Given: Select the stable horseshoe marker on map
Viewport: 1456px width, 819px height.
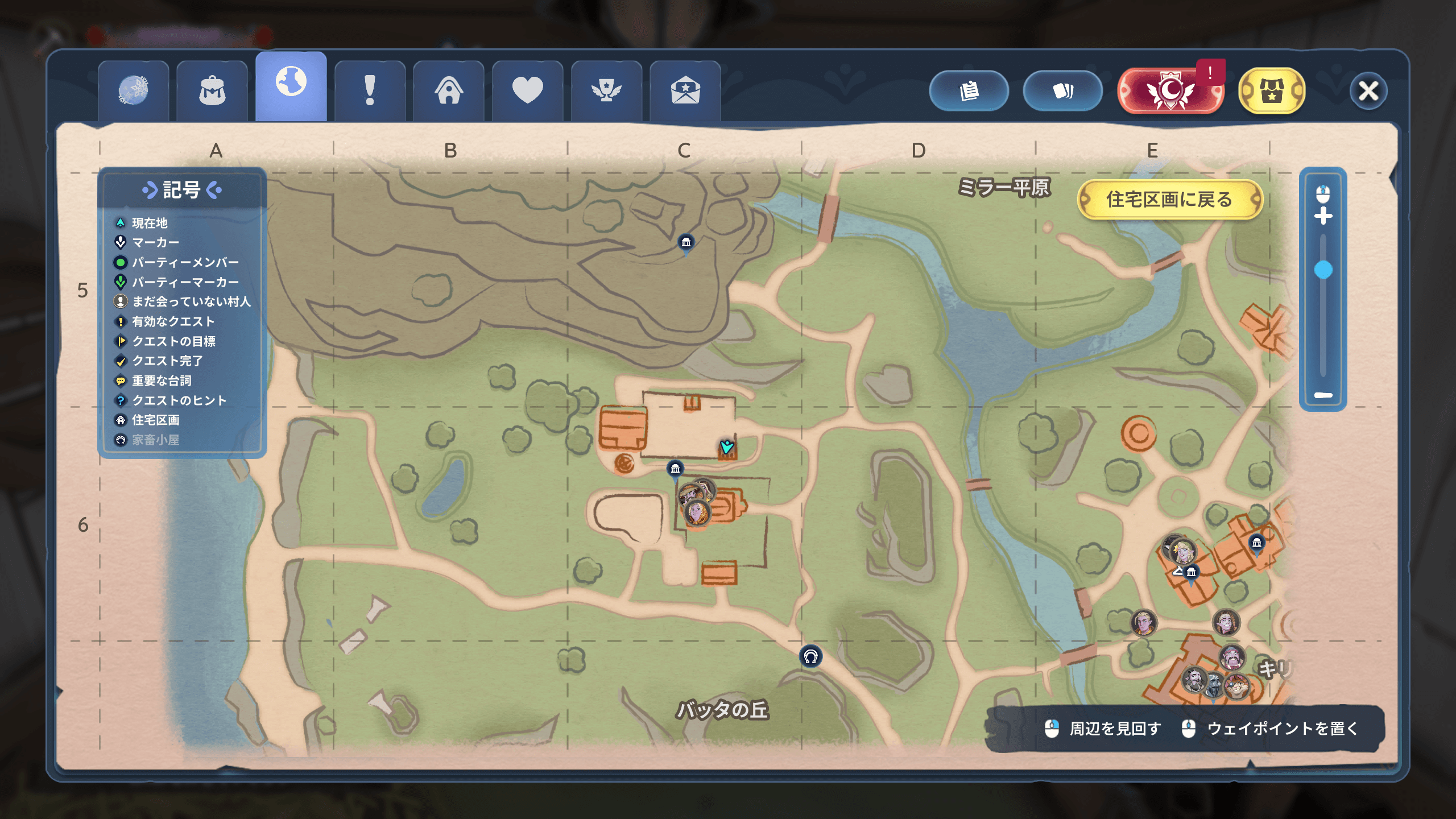Looking at the screenshot, I should pos(810,657).
